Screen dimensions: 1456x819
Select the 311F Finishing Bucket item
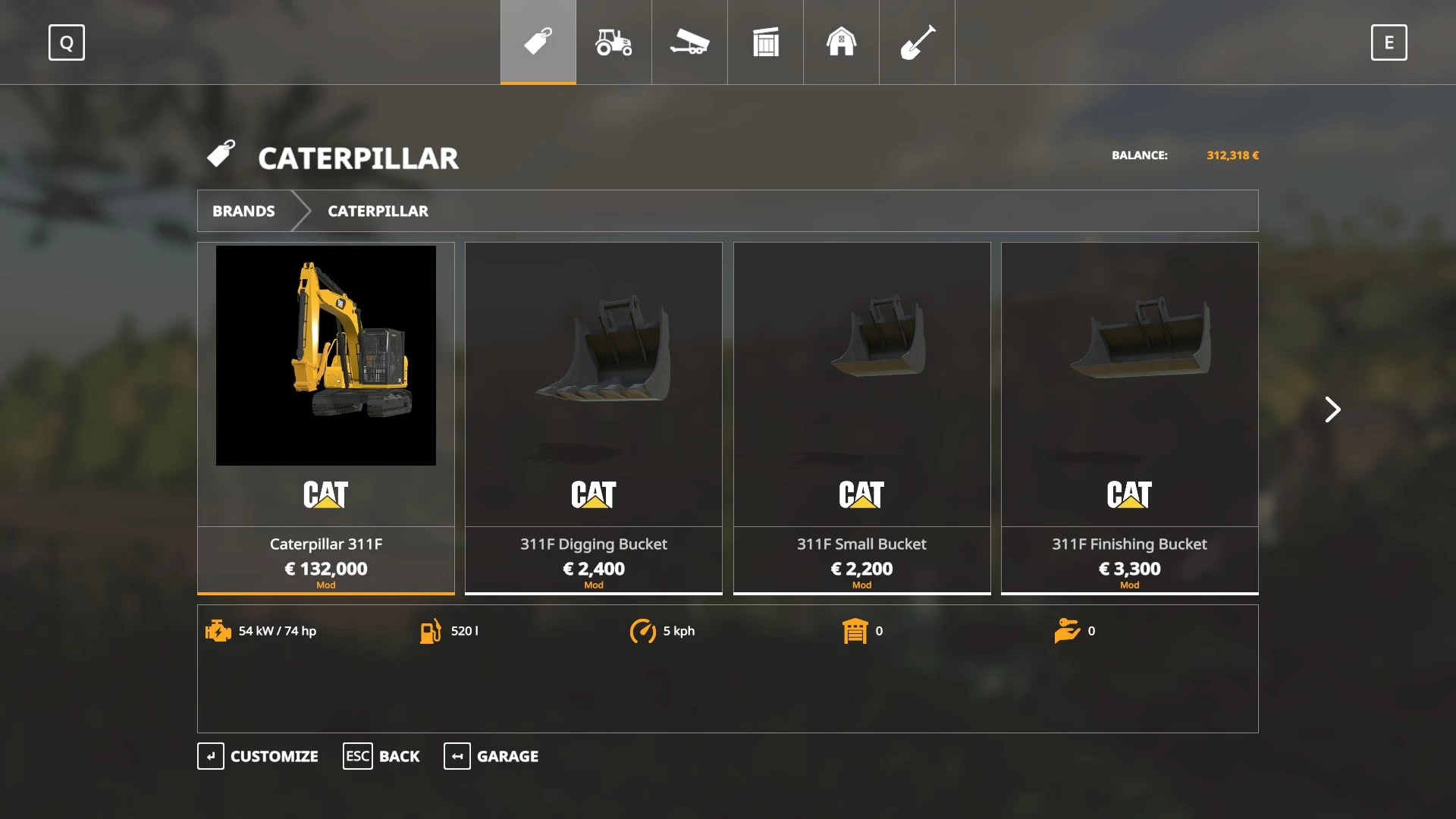pyautogui.click(x=1129, y=417)
